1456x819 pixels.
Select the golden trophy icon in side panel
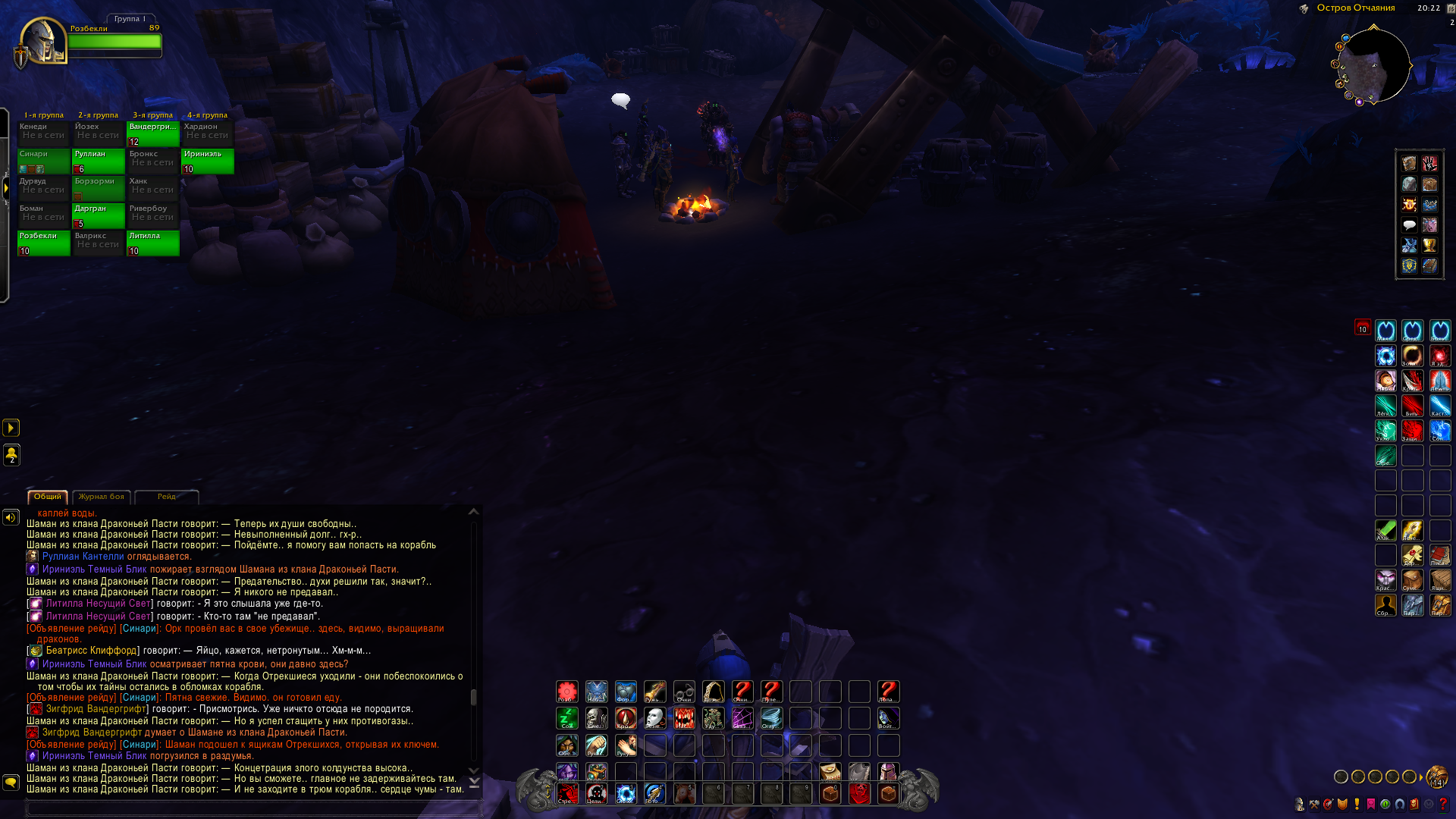(x=1429, y=246)
